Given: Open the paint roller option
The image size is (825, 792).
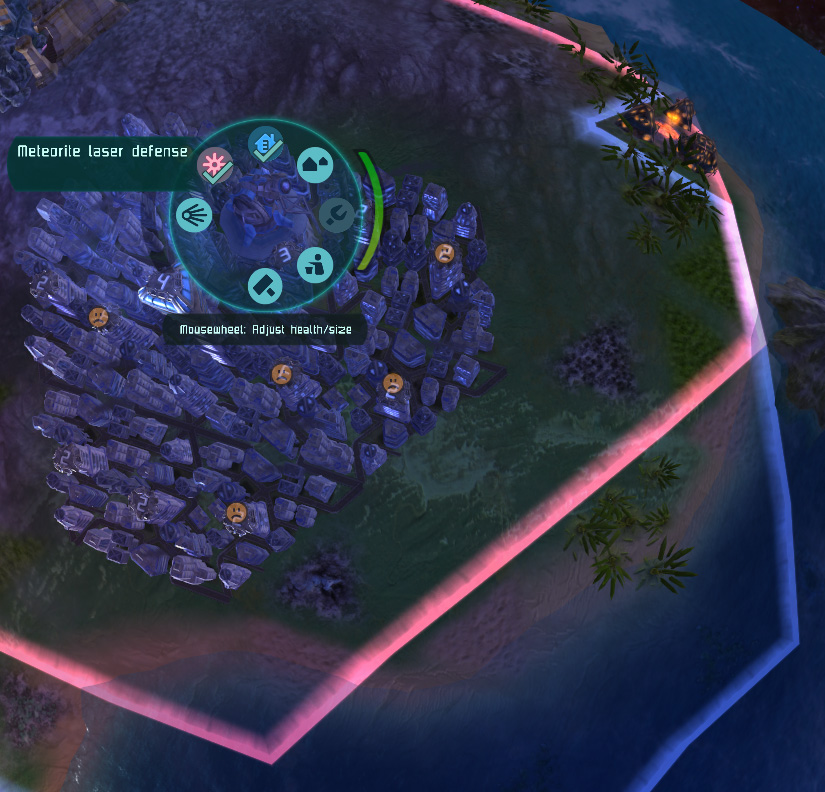Looking at the screenshot, I should 265,286.
